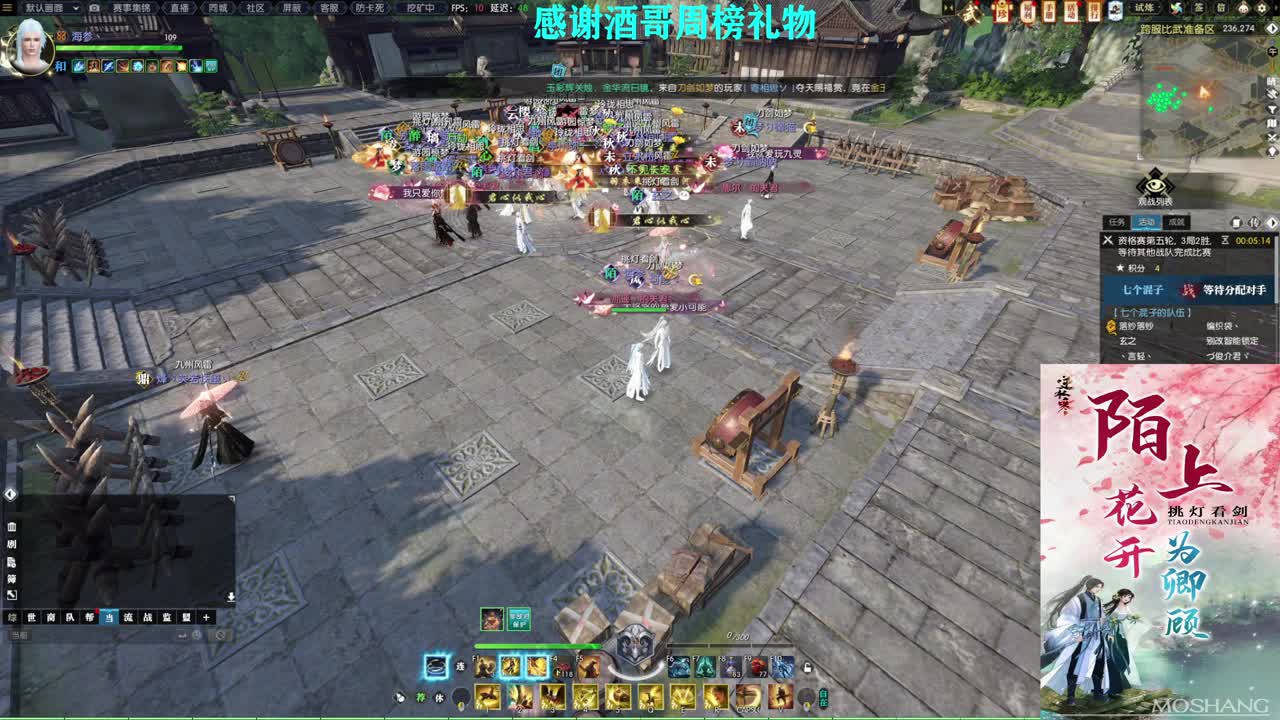The width and height of the screenshot is (1280, 720).
Task: Select the 战 chat channel tab
Action: [148, 617]
